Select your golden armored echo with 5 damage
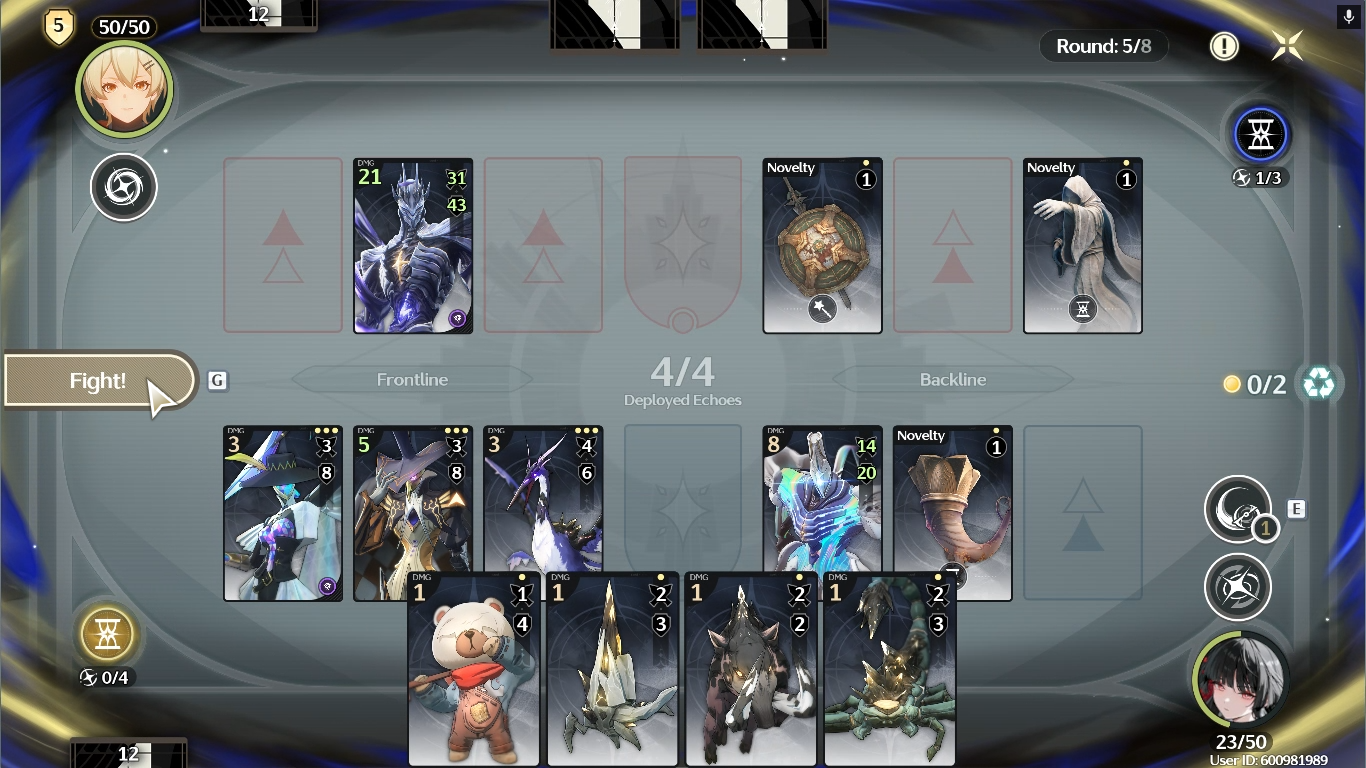Image resolution: width=1366 pixels, height=768 pixels. coord(412,500)
